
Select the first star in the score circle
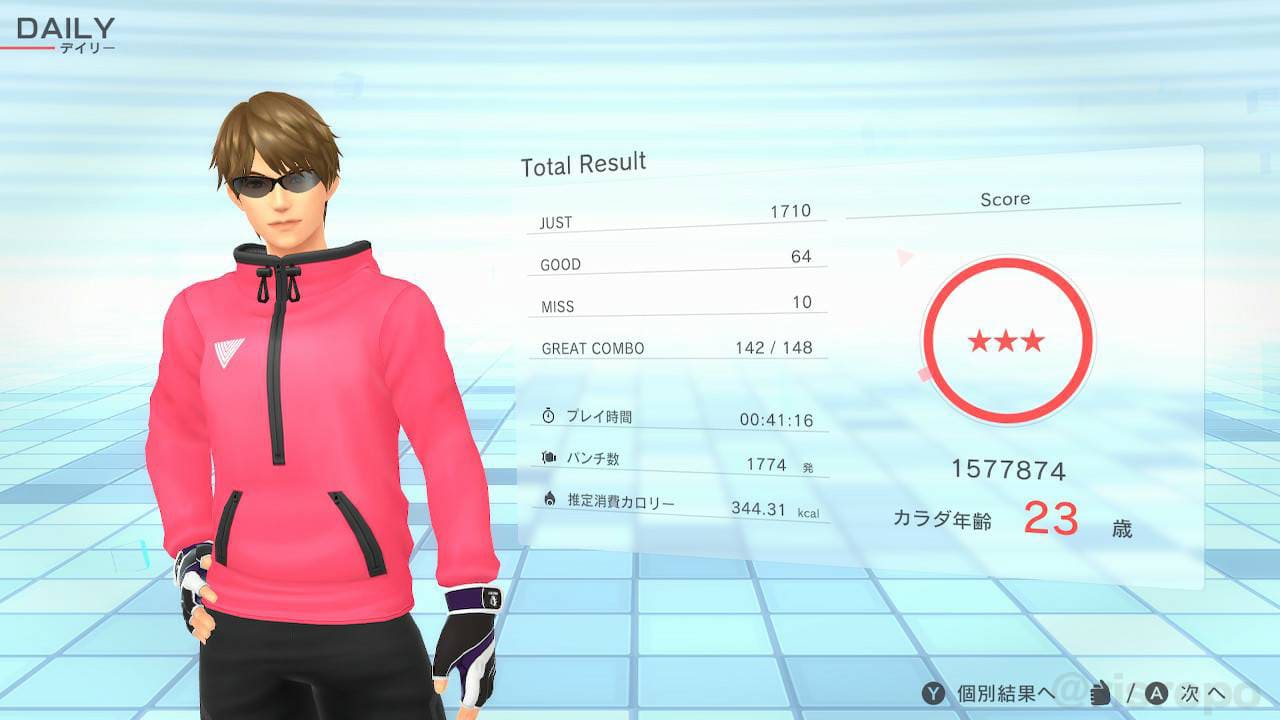click(977, 341)
